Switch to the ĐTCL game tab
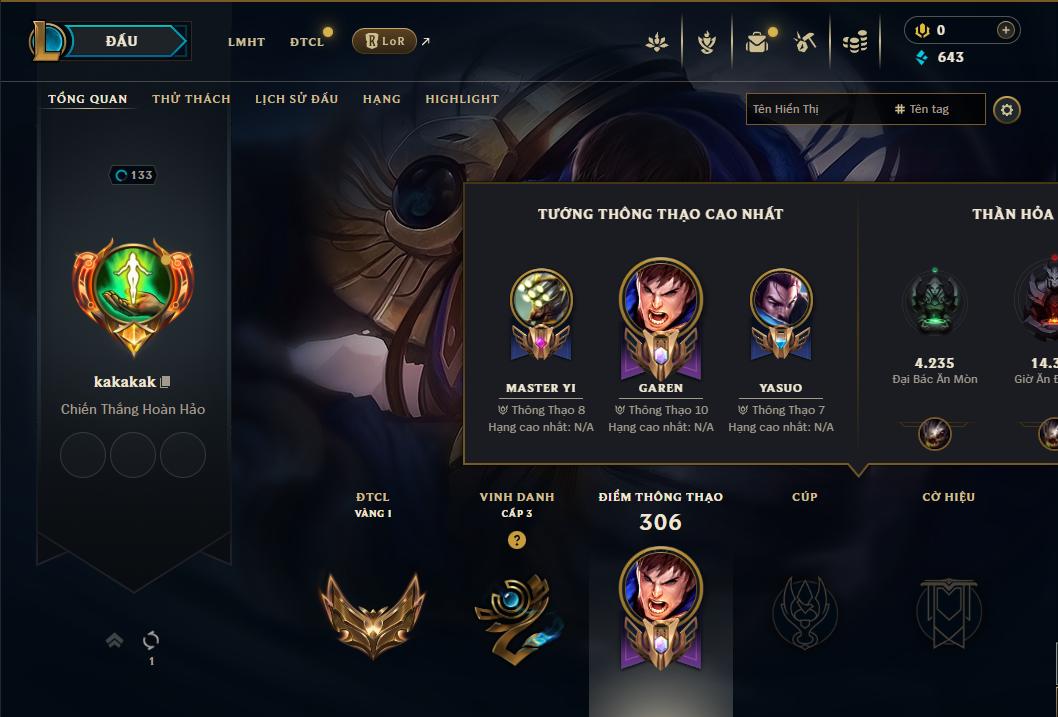This screenshot has height=717, width=1058. [307, 42]
